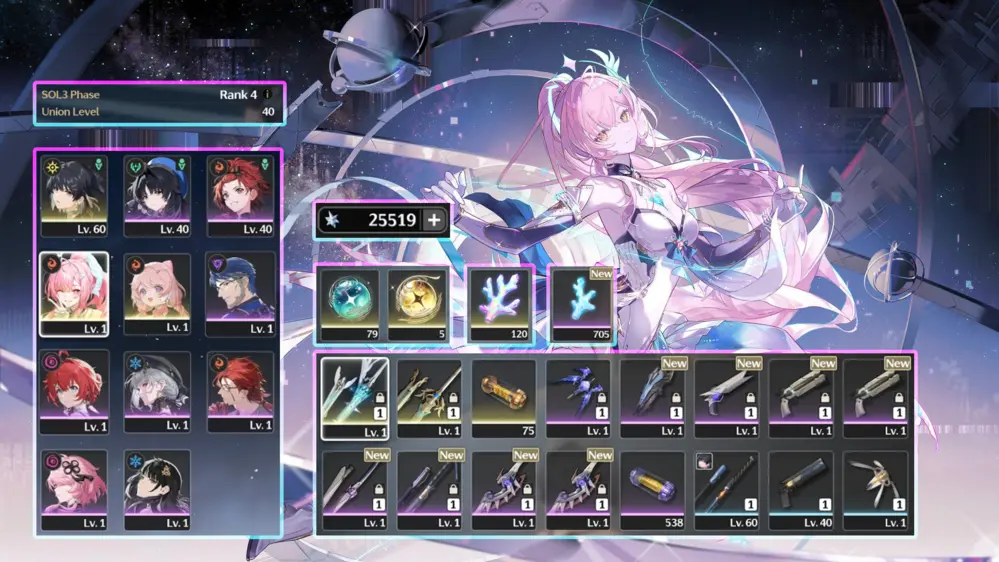Open the SOL3 Phase info icon
This screenshot has width=999, height=562.
267,95
